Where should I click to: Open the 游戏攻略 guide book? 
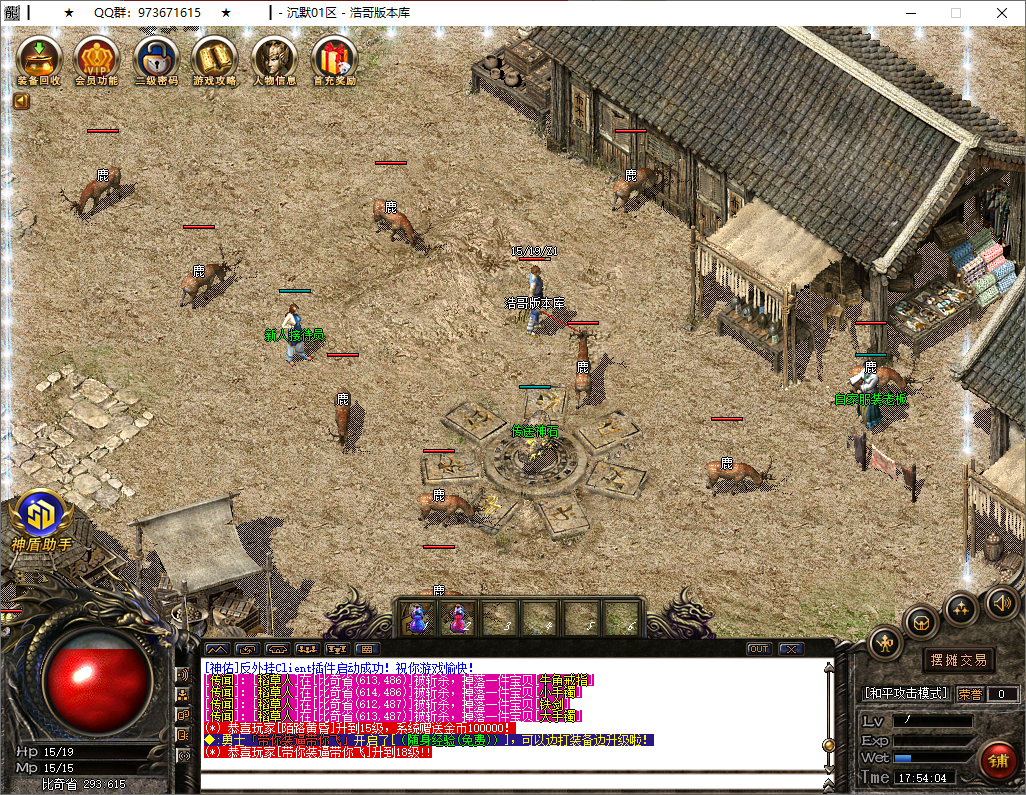point(215,59)
